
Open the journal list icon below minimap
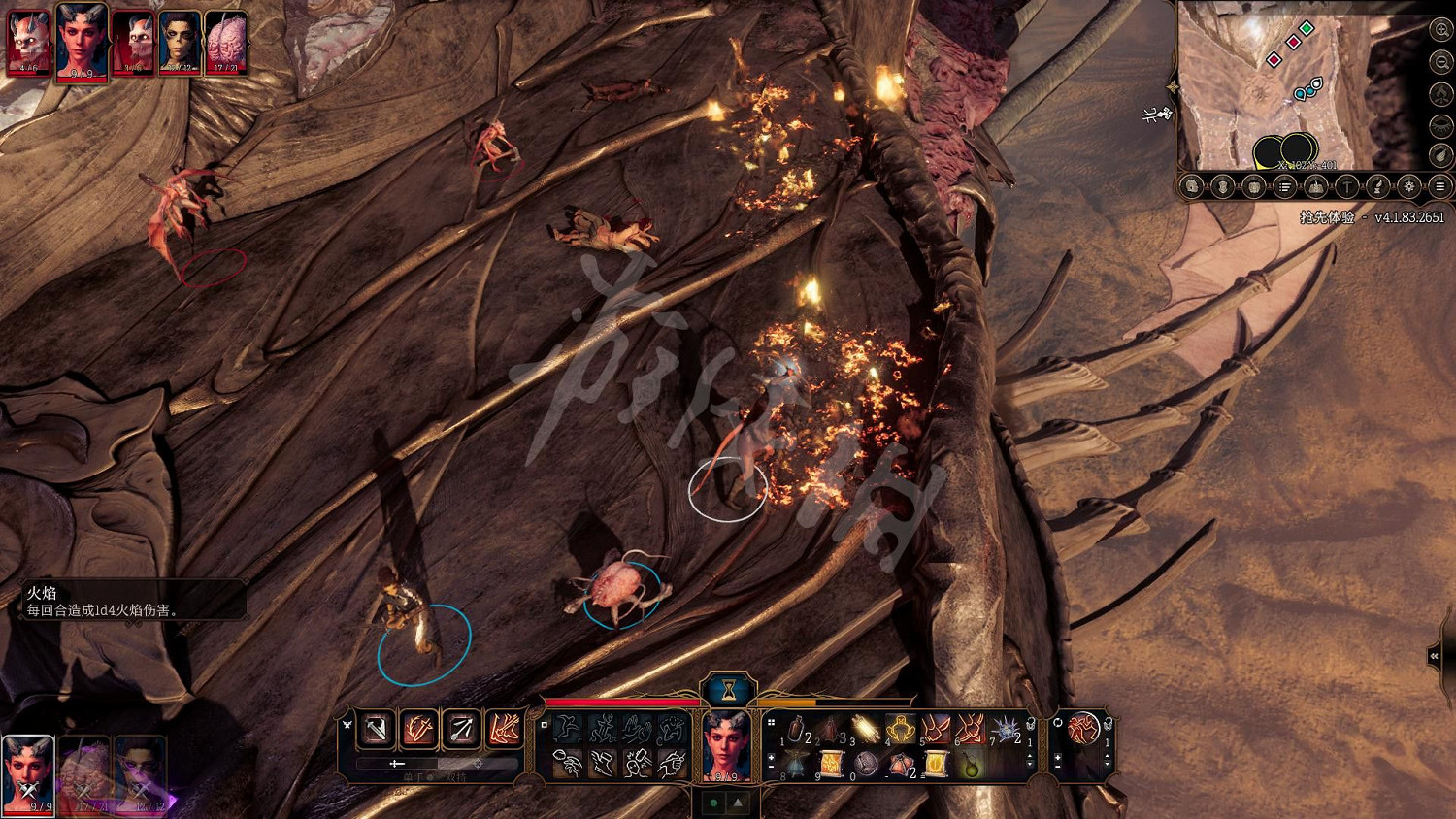tap(1283, 186)
